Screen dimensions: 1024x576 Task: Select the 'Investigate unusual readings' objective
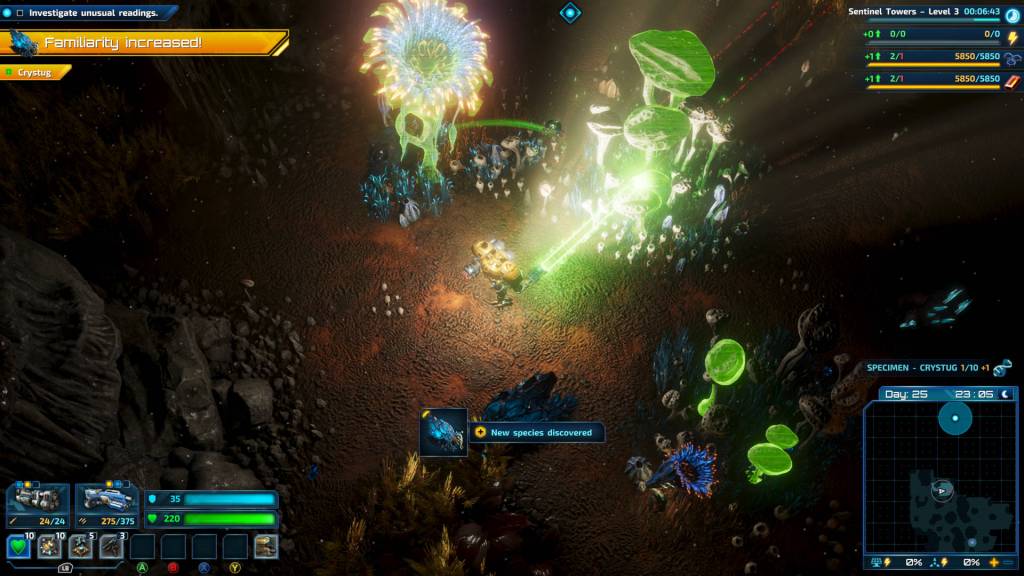point(93,13)
